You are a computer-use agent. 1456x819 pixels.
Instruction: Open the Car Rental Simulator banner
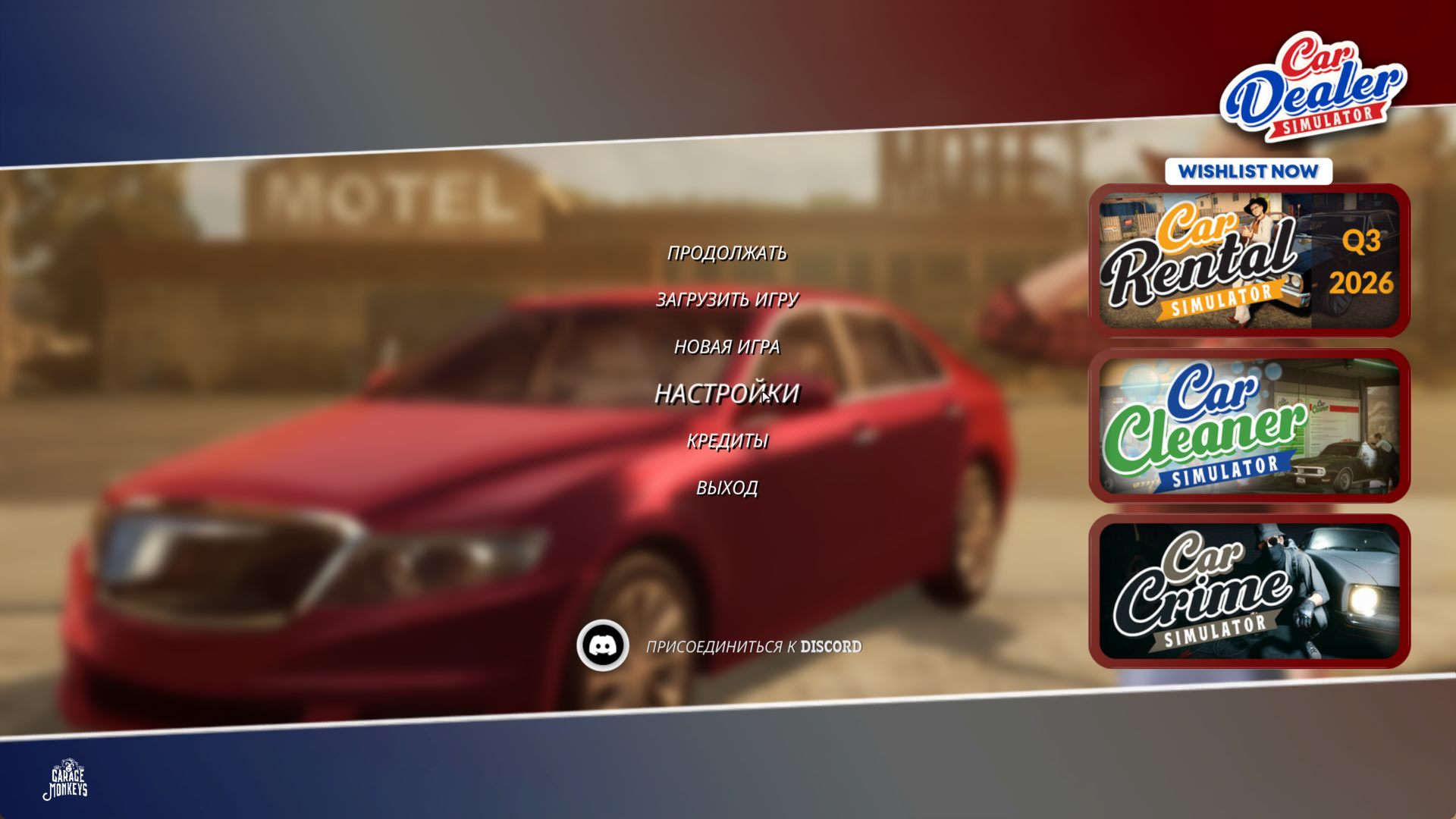click(x=1249, y=260)
